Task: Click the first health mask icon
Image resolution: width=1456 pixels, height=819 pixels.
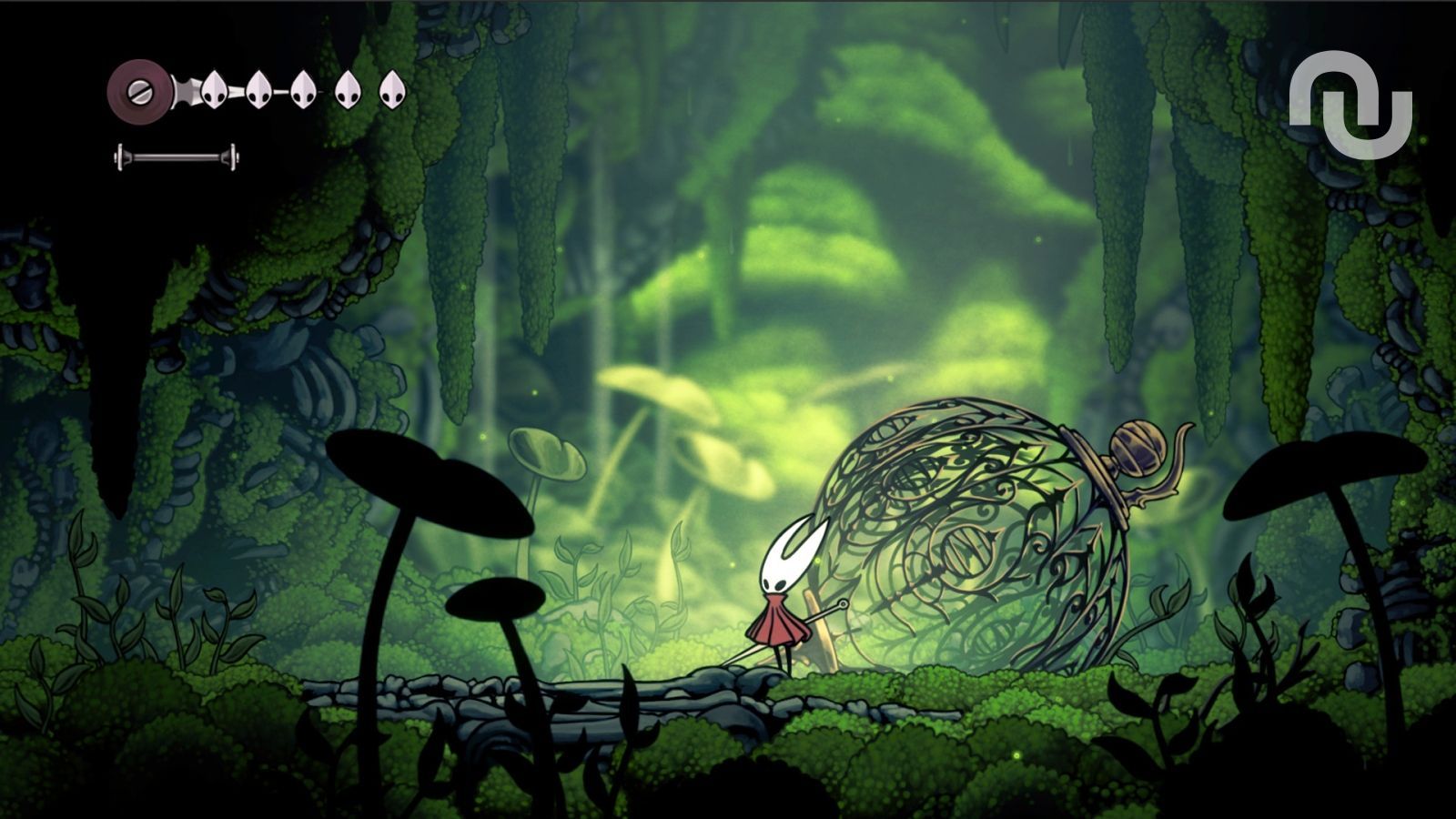Action: coord(214,89)
